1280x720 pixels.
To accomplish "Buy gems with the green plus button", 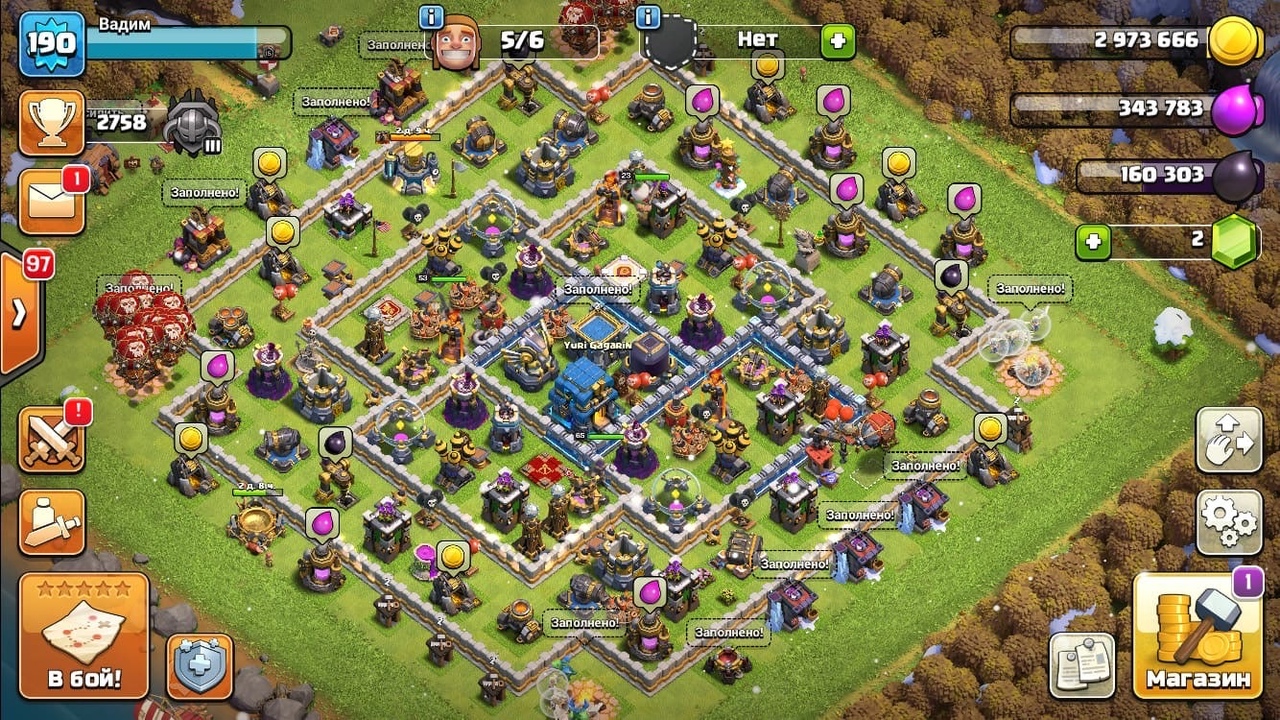I will [1093, 242].
